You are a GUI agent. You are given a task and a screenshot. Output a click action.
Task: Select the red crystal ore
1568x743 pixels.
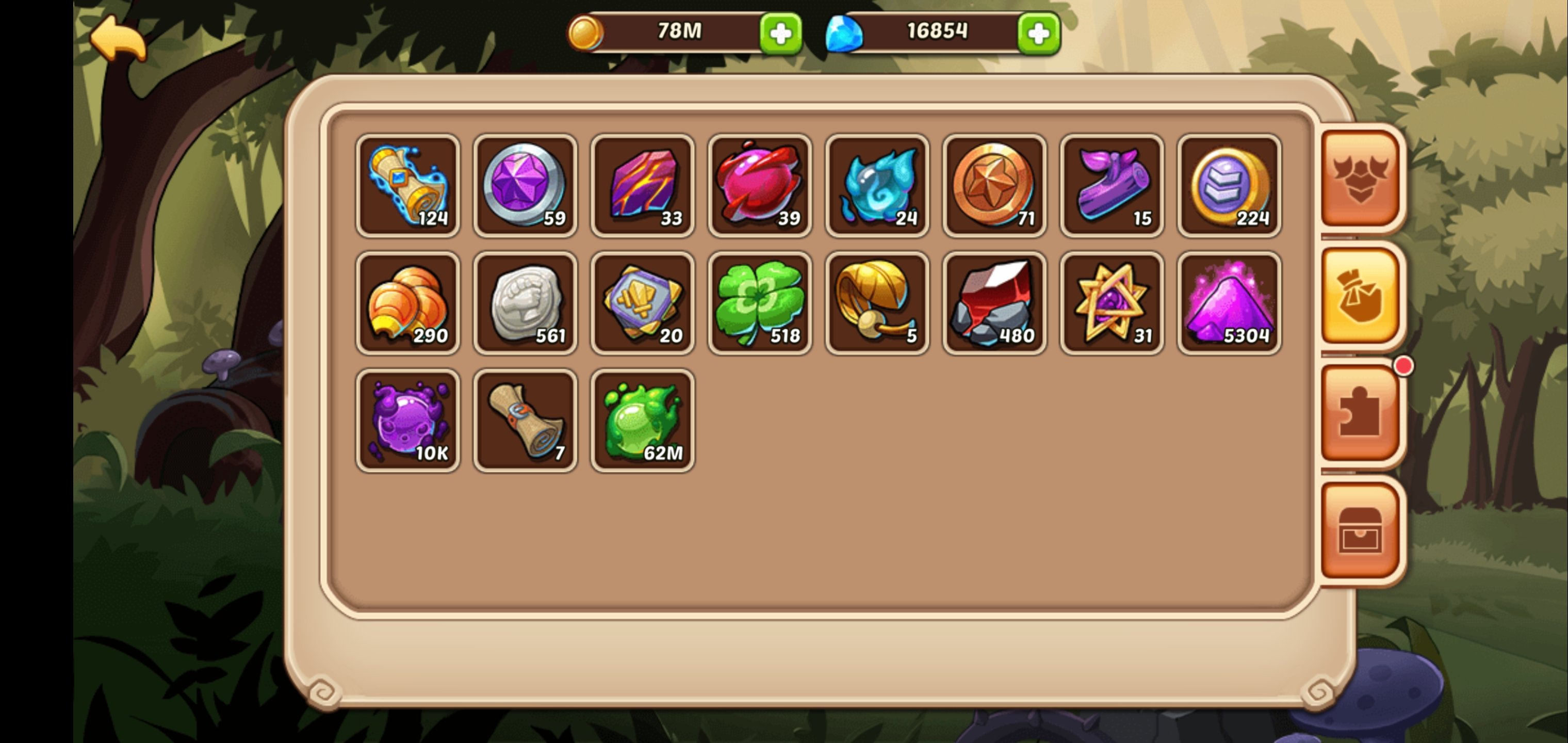pyautogui.click(x=994, y=303)
